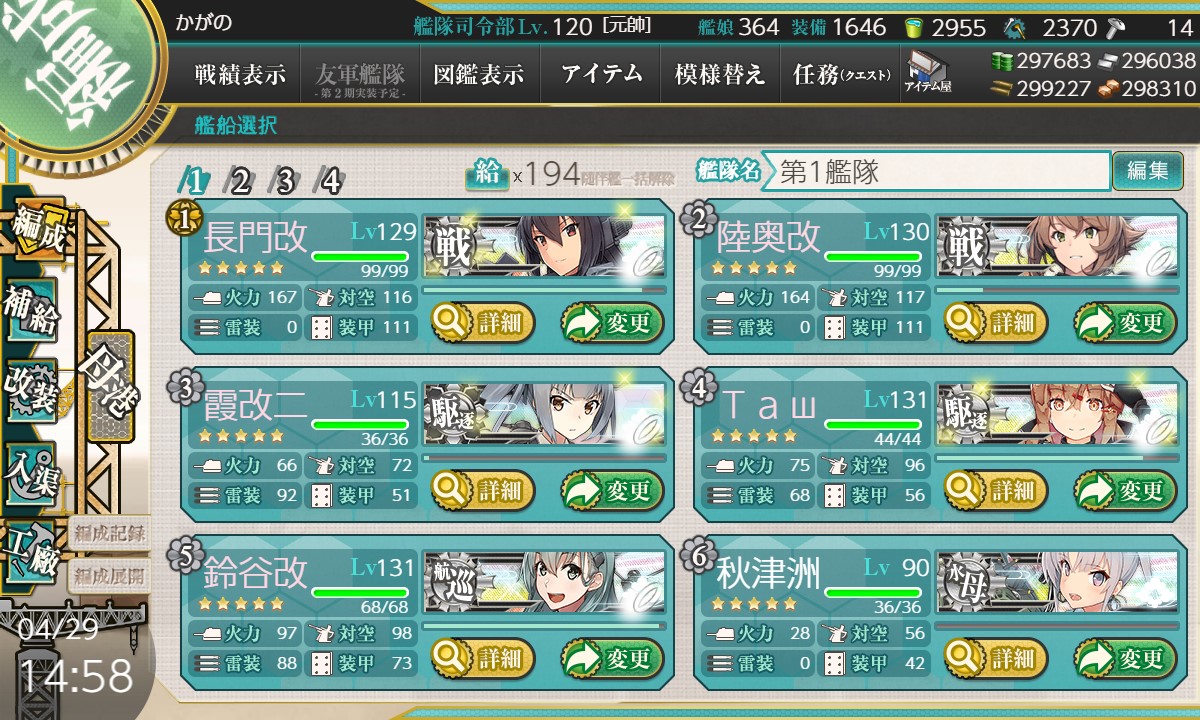This screenshot has height=720, width=1200.
Task: Open the 模様替え furniture menu
Action: pos(719,75)
